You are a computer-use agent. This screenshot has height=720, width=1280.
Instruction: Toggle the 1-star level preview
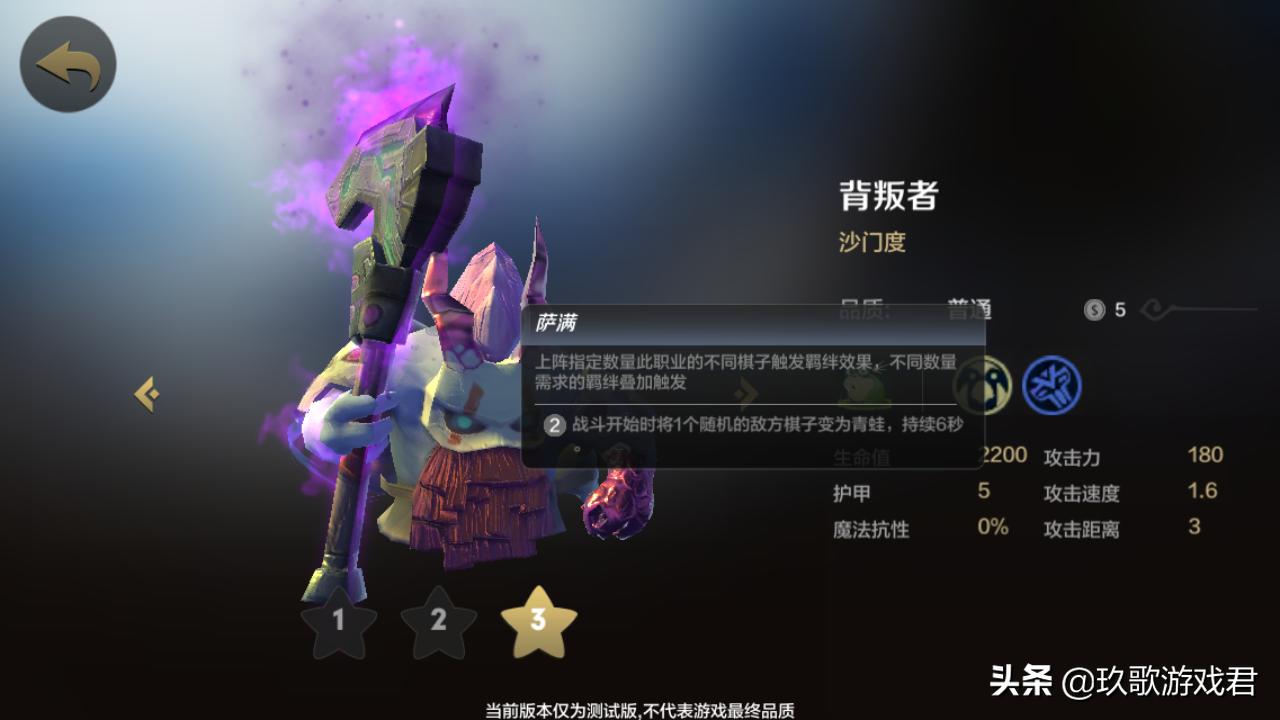click(x=340, y=623)
